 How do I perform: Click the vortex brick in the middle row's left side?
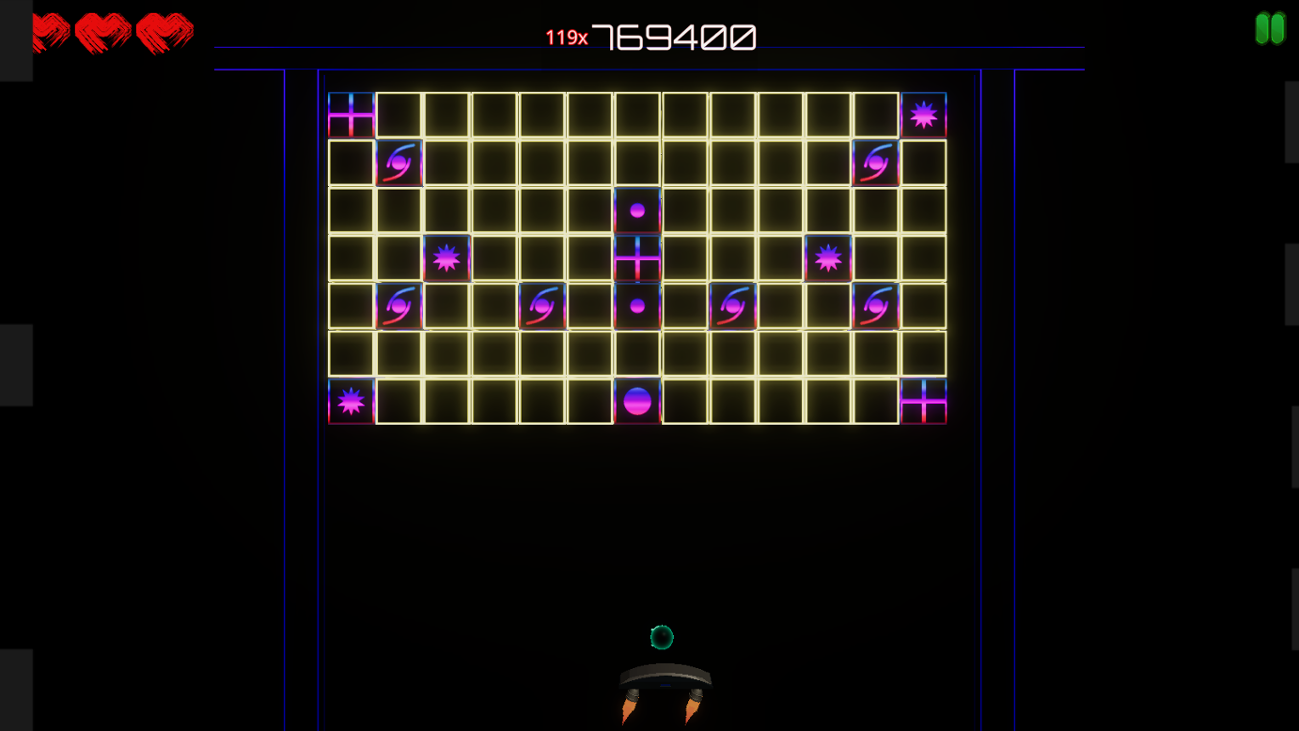[400, 304]
